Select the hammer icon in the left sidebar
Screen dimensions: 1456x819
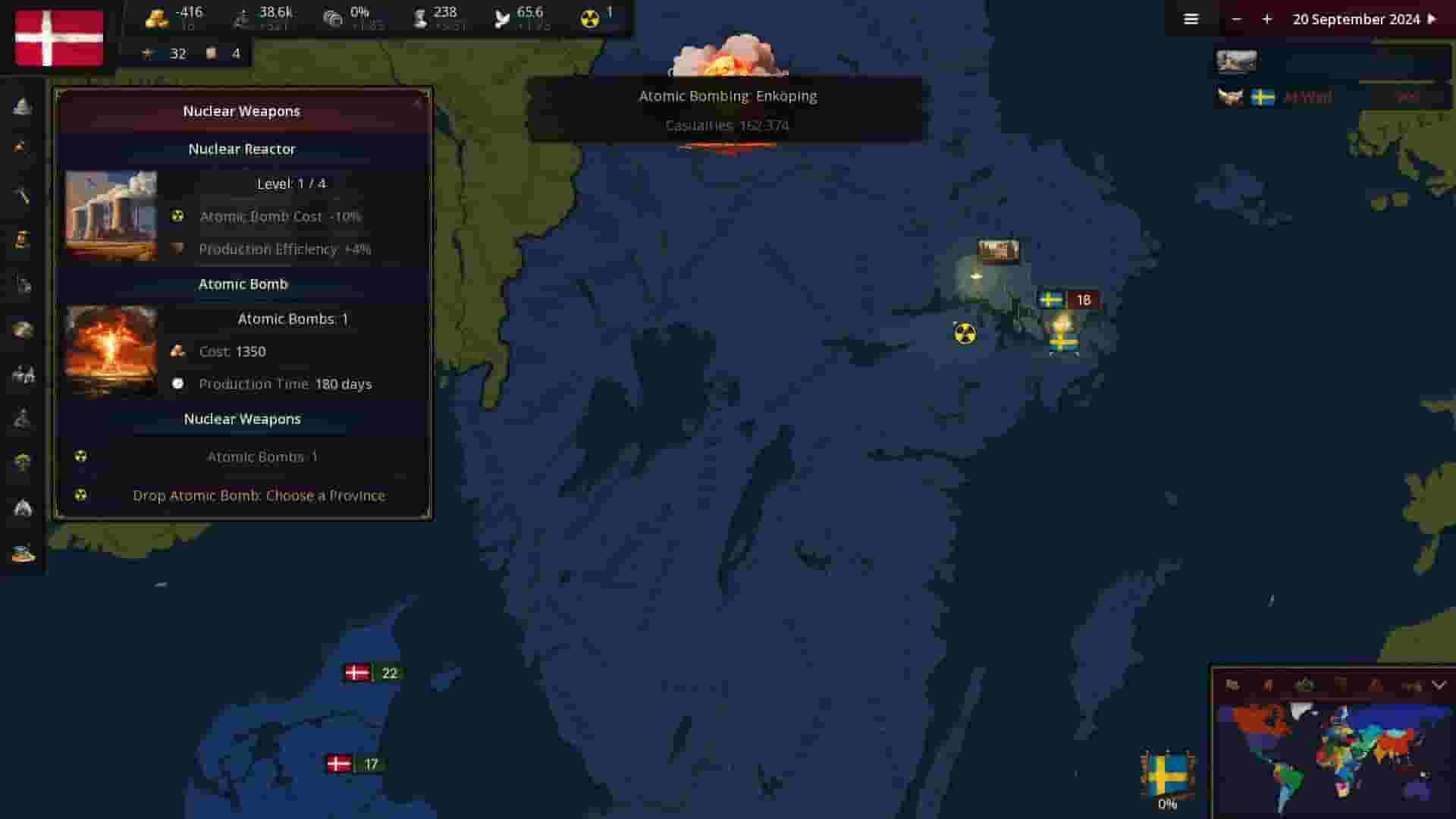23,193
